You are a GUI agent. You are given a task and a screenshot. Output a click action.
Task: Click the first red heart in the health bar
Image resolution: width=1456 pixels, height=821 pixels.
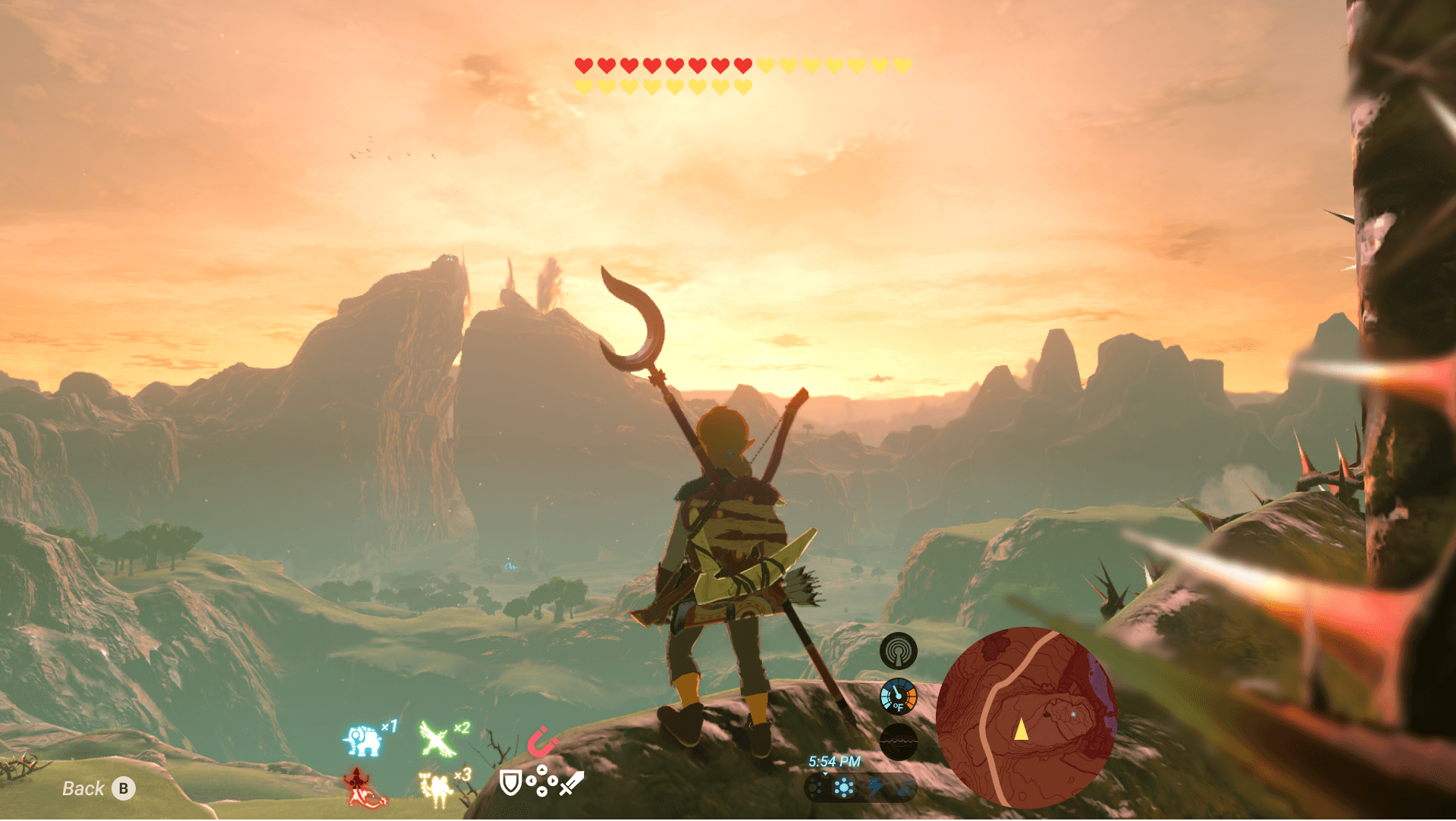582,65
